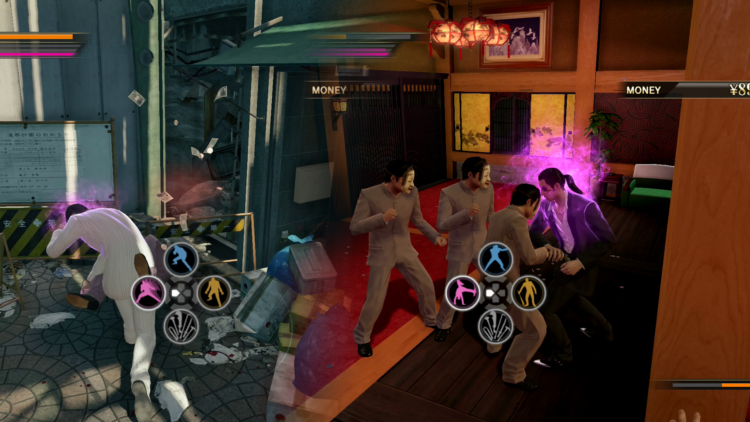Switch to the yellow hulking Beast style
The width and height of the screenshot is (750, 422).
point(214,293)
